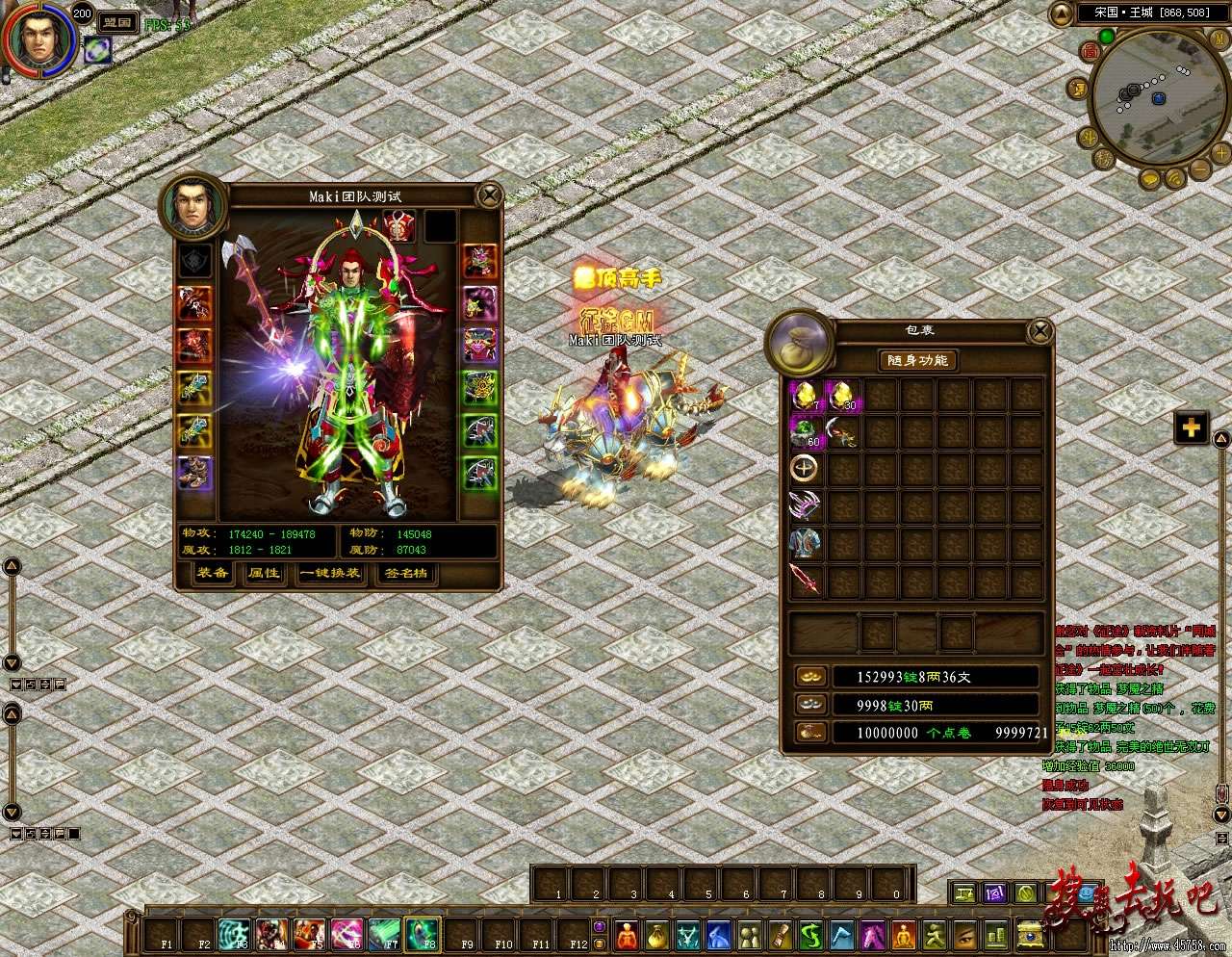Switch to the 属性 tab
The image size is (1232, 957).
tap(264, 574)
